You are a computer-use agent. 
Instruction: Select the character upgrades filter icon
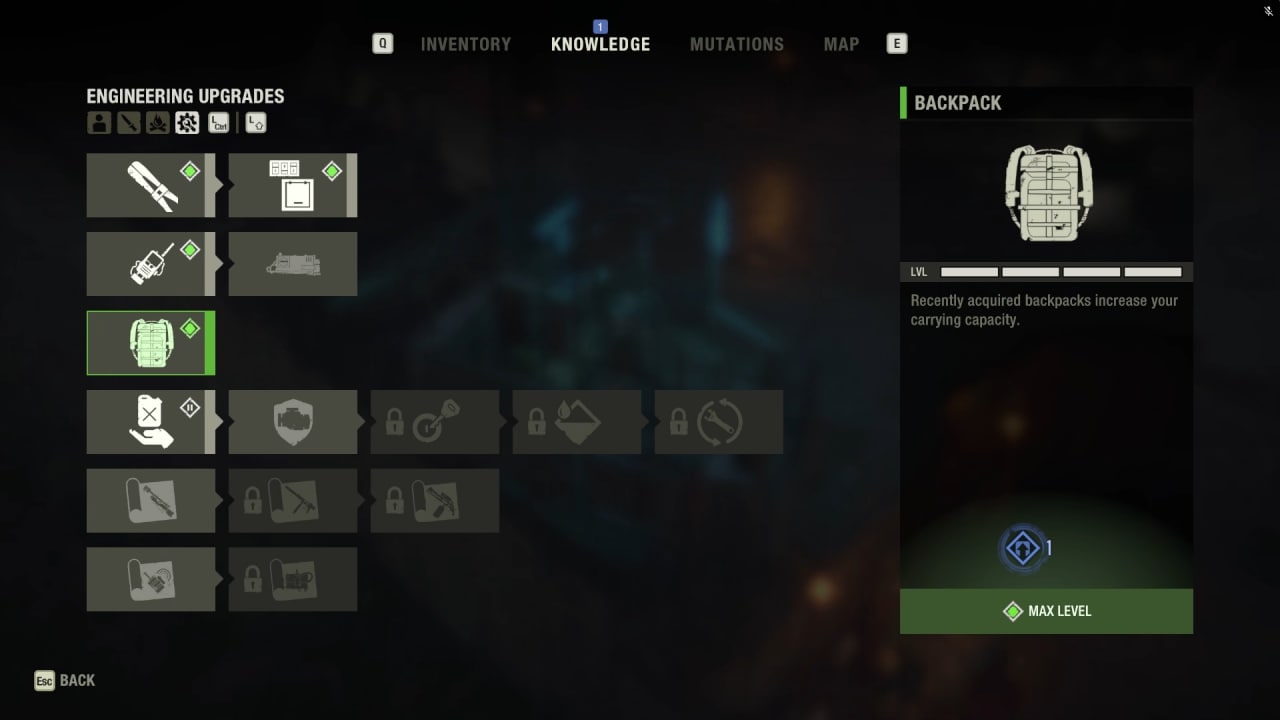pyautogui.click(x=98, y=123)
